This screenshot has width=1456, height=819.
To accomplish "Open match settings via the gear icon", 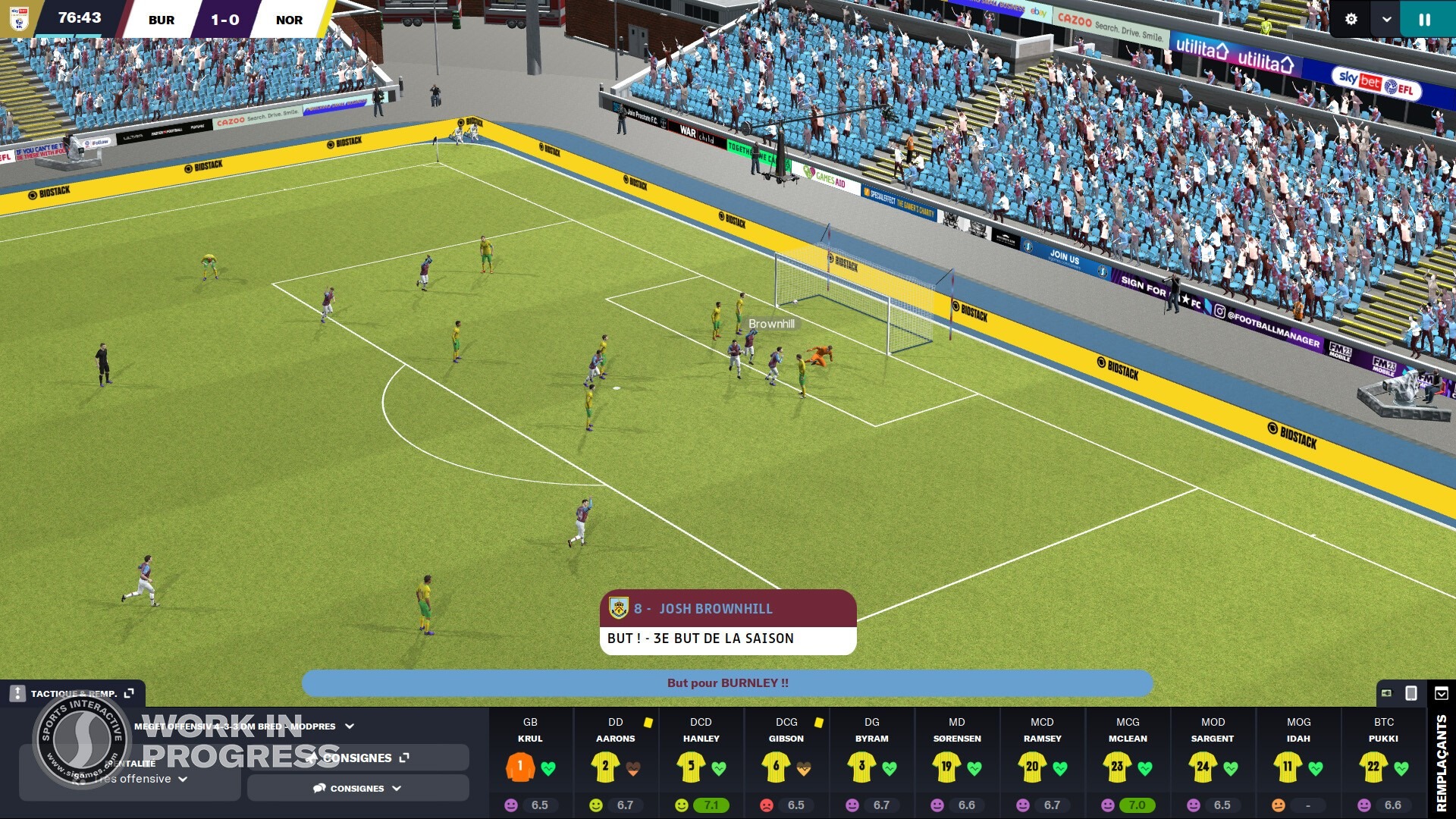I will coord(1351,19).
